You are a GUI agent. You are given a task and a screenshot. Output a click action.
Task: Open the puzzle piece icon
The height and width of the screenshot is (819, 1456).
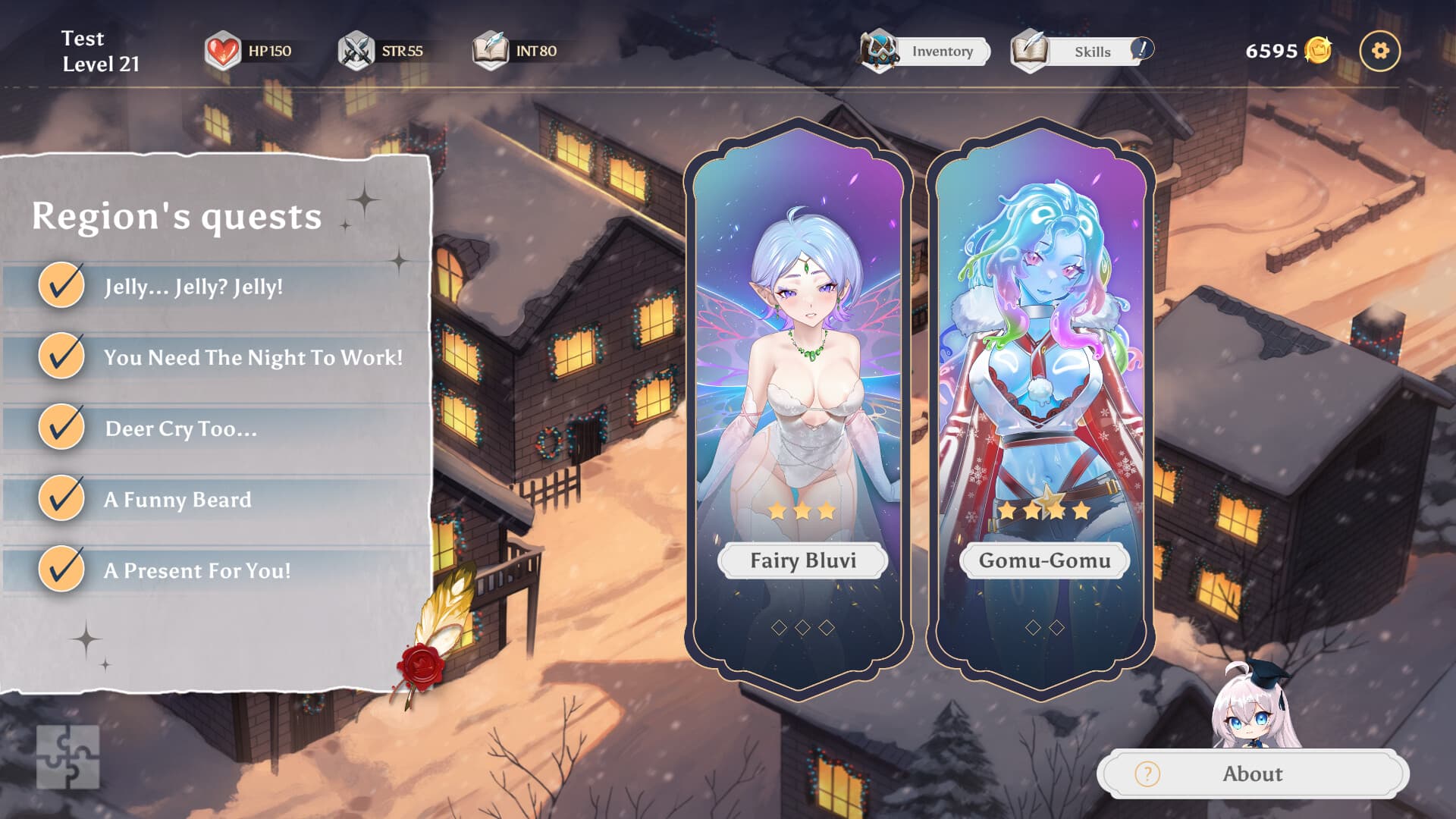coord(68,757)
